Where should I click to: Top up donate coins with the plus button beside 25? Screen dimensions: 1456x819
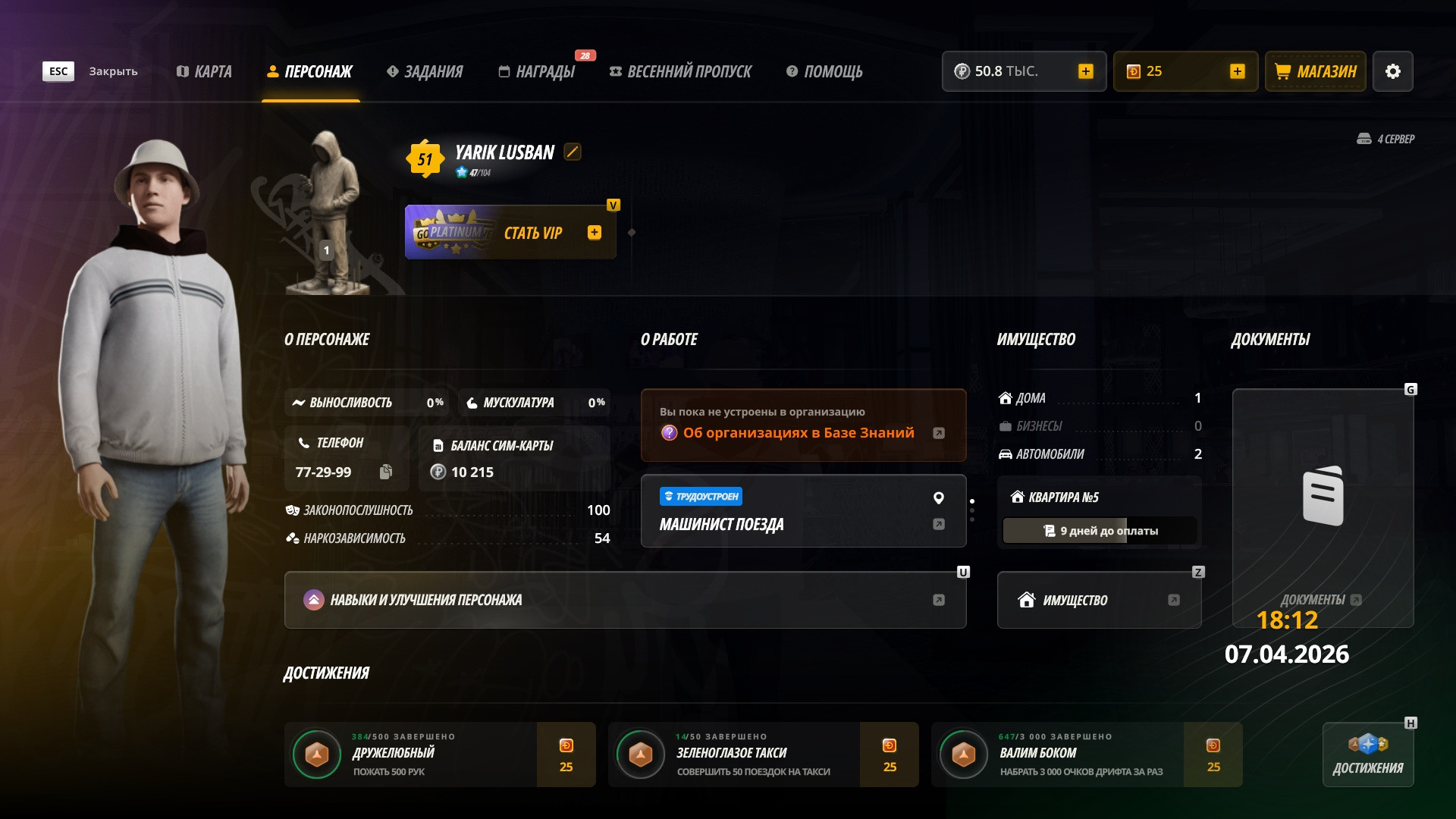1237,71
